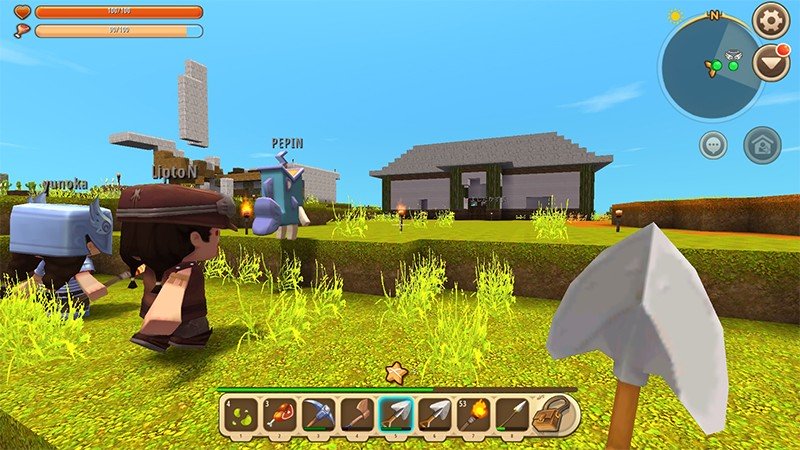Open the gear settings menu
Viewport: 800px width, 450px height.
tap(771, 20)
